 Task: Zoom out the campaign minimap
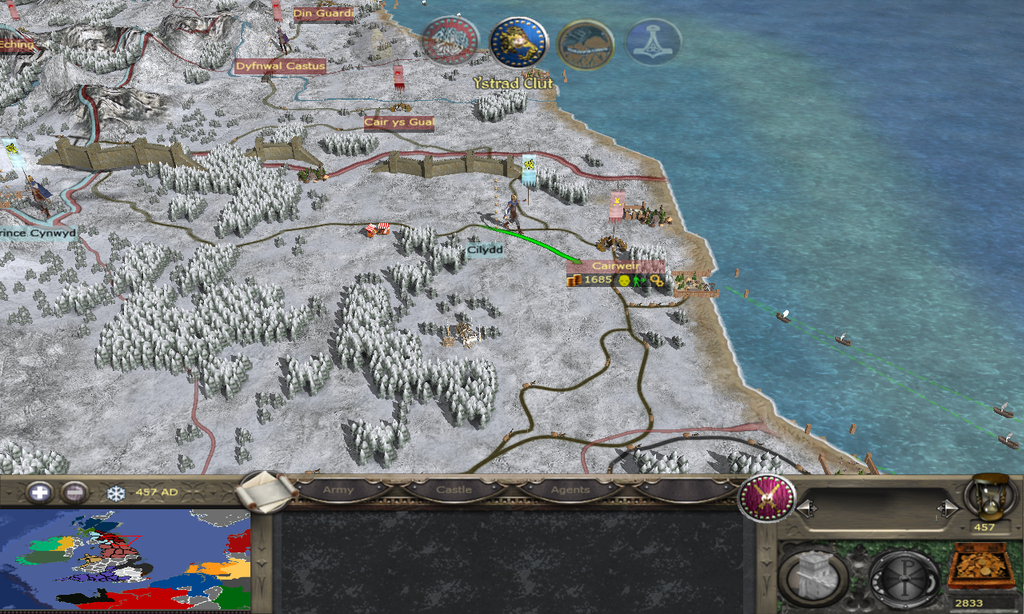(x=73, y=492)
